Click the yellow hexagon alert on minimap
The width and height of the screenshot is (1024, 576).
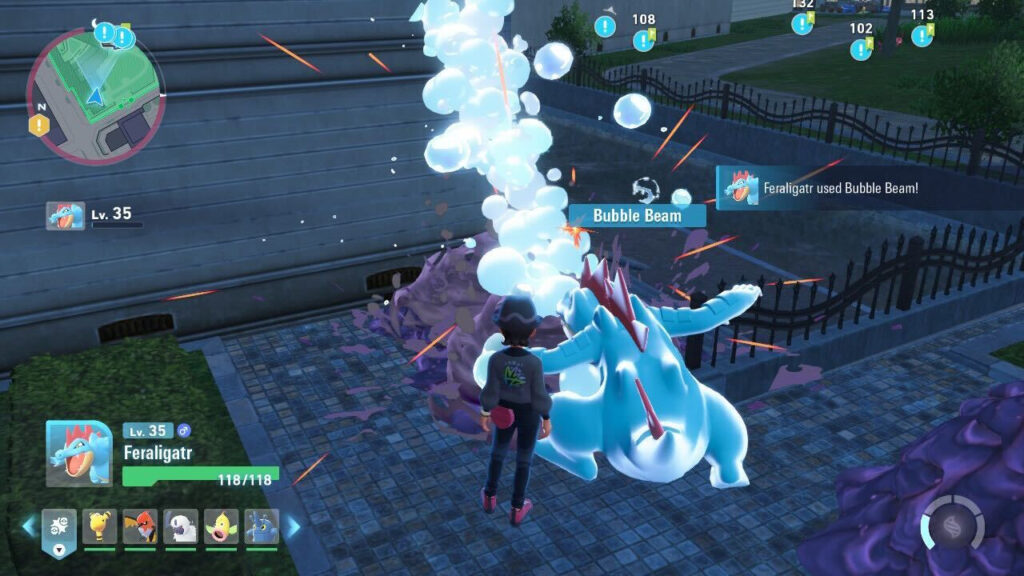[x=38, y=125]
